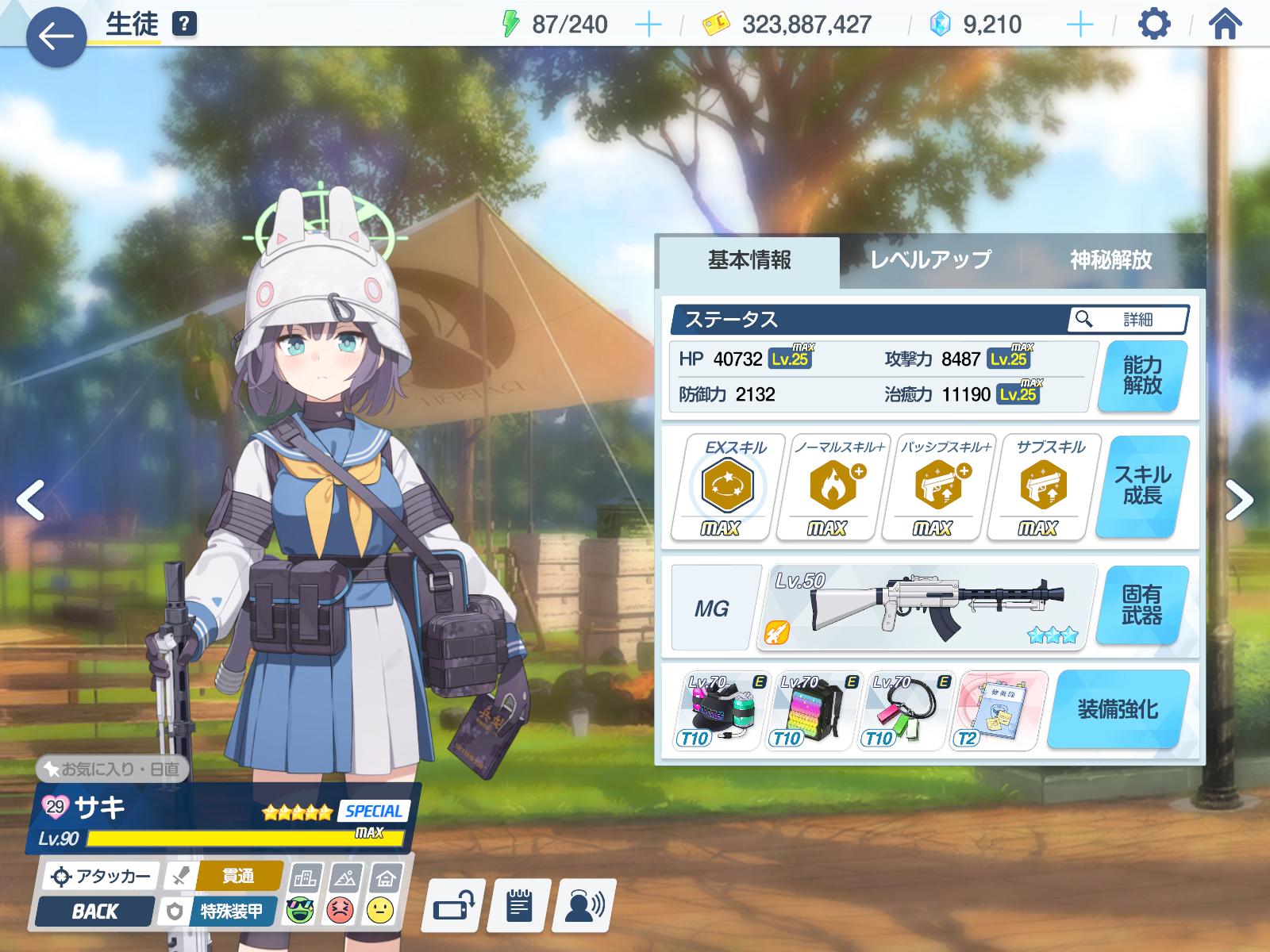This screenshot has width=1270, height=952.
Task: Open the 能力解放 button
Action: point(1142,376)
